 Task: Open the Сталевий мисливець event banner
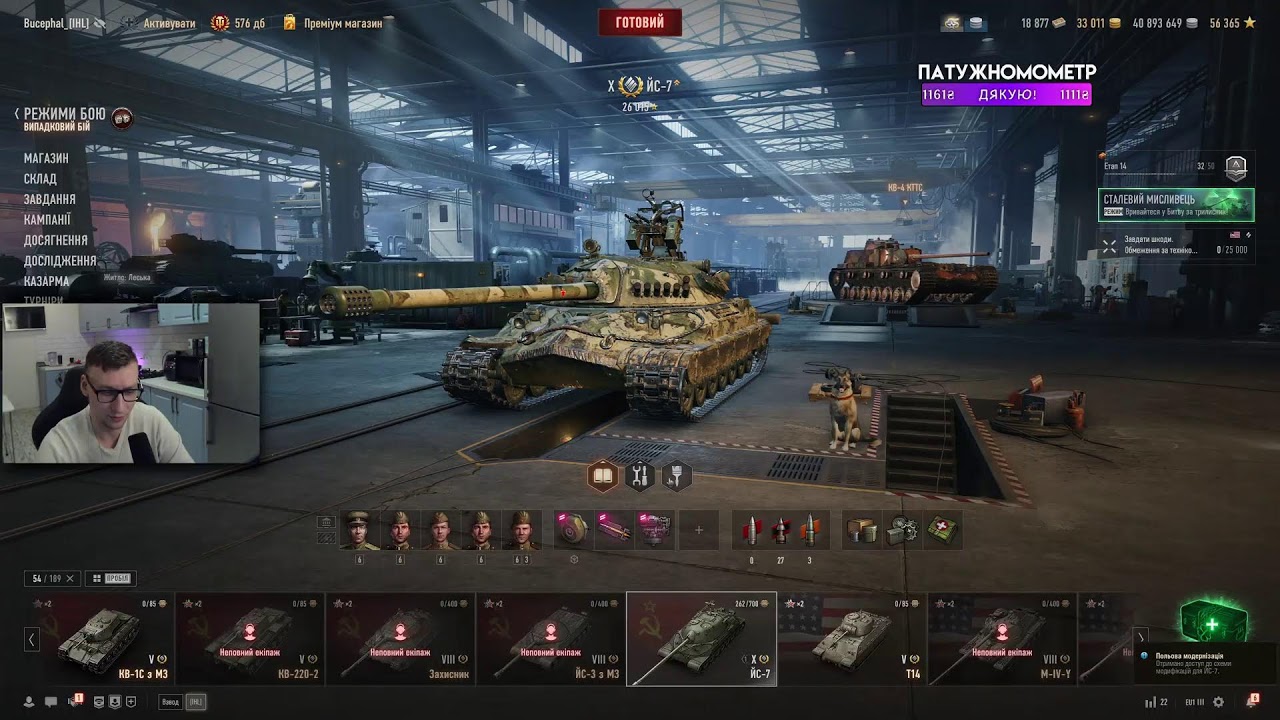(x=1176, y=205)
